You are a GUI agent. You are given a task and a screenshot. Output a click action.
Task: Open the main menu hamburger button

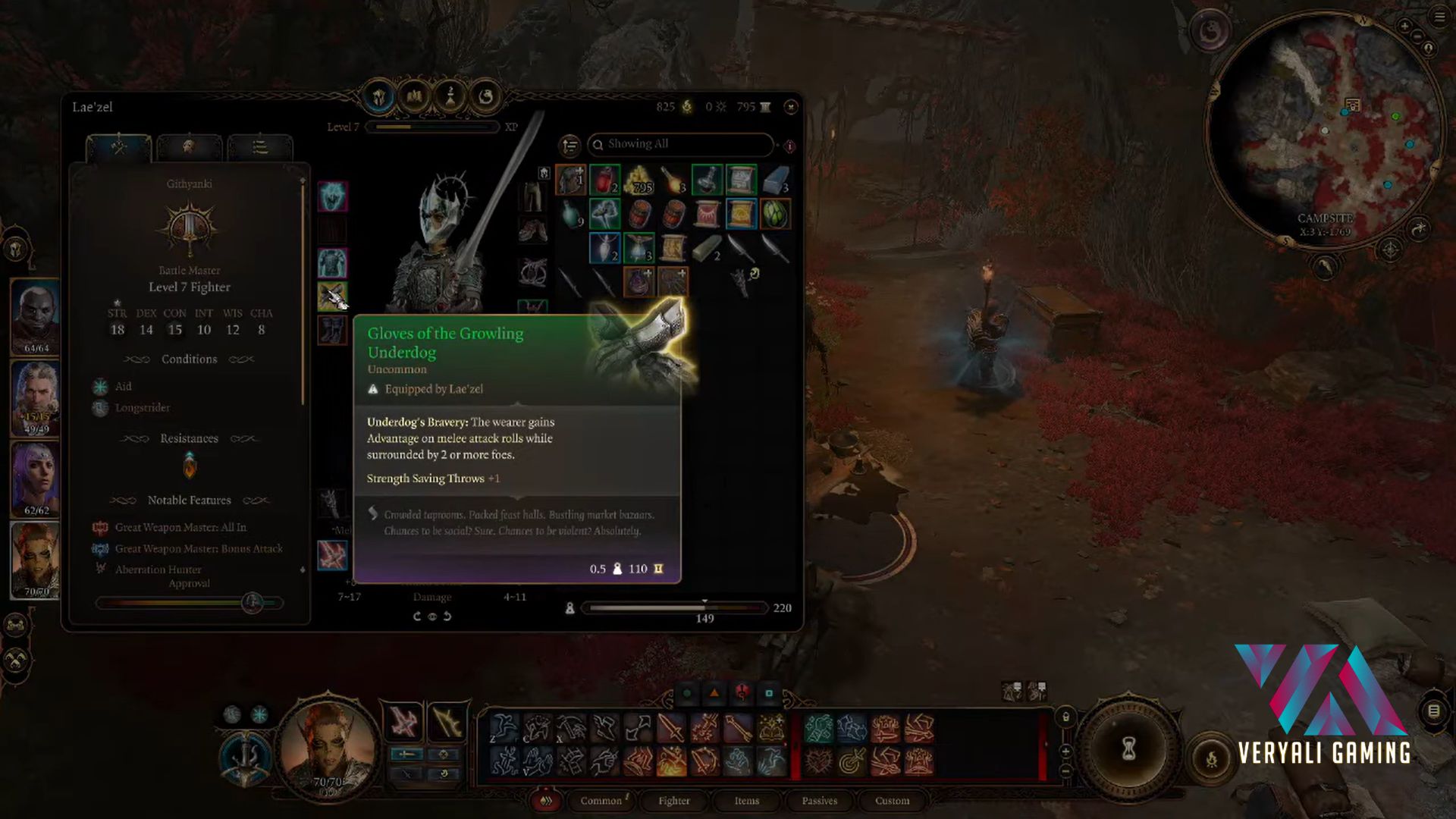(x=1439, y=17)
